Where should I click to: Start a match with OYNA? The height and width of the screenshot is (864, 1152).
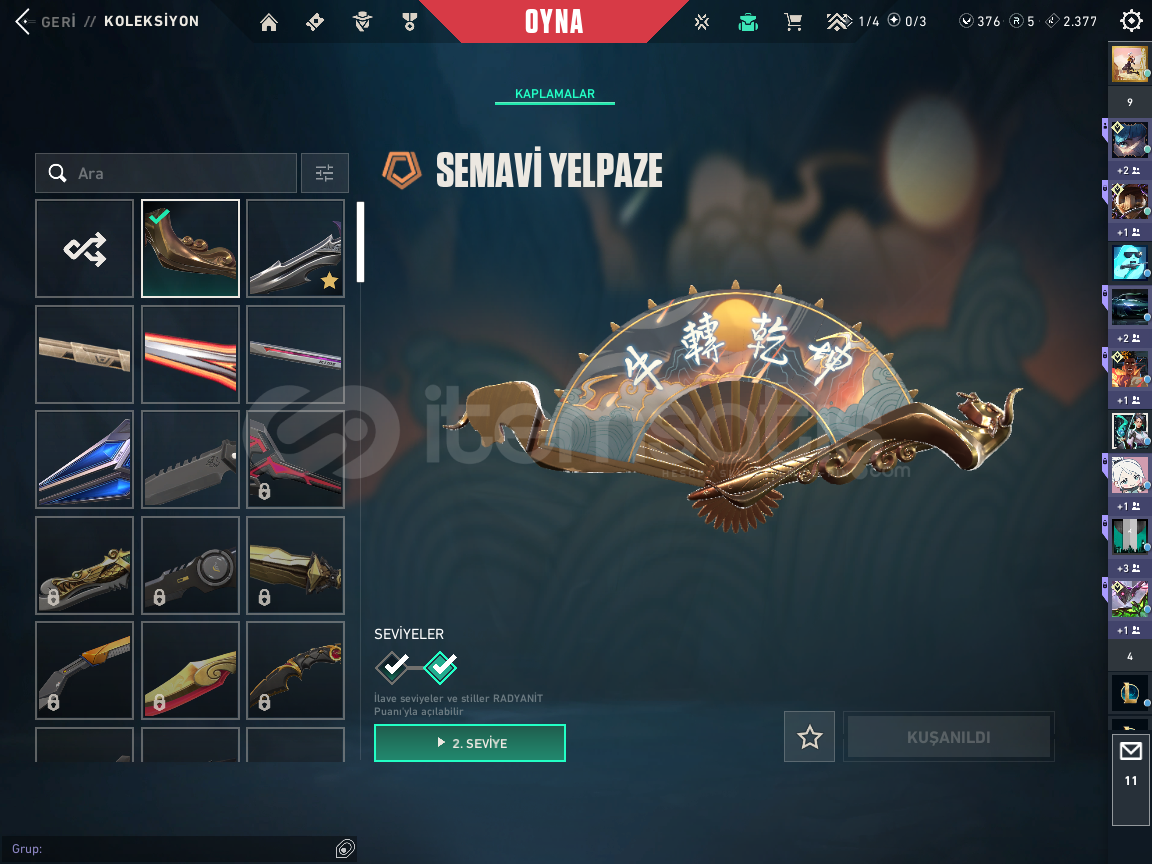(x=553, y=22)
